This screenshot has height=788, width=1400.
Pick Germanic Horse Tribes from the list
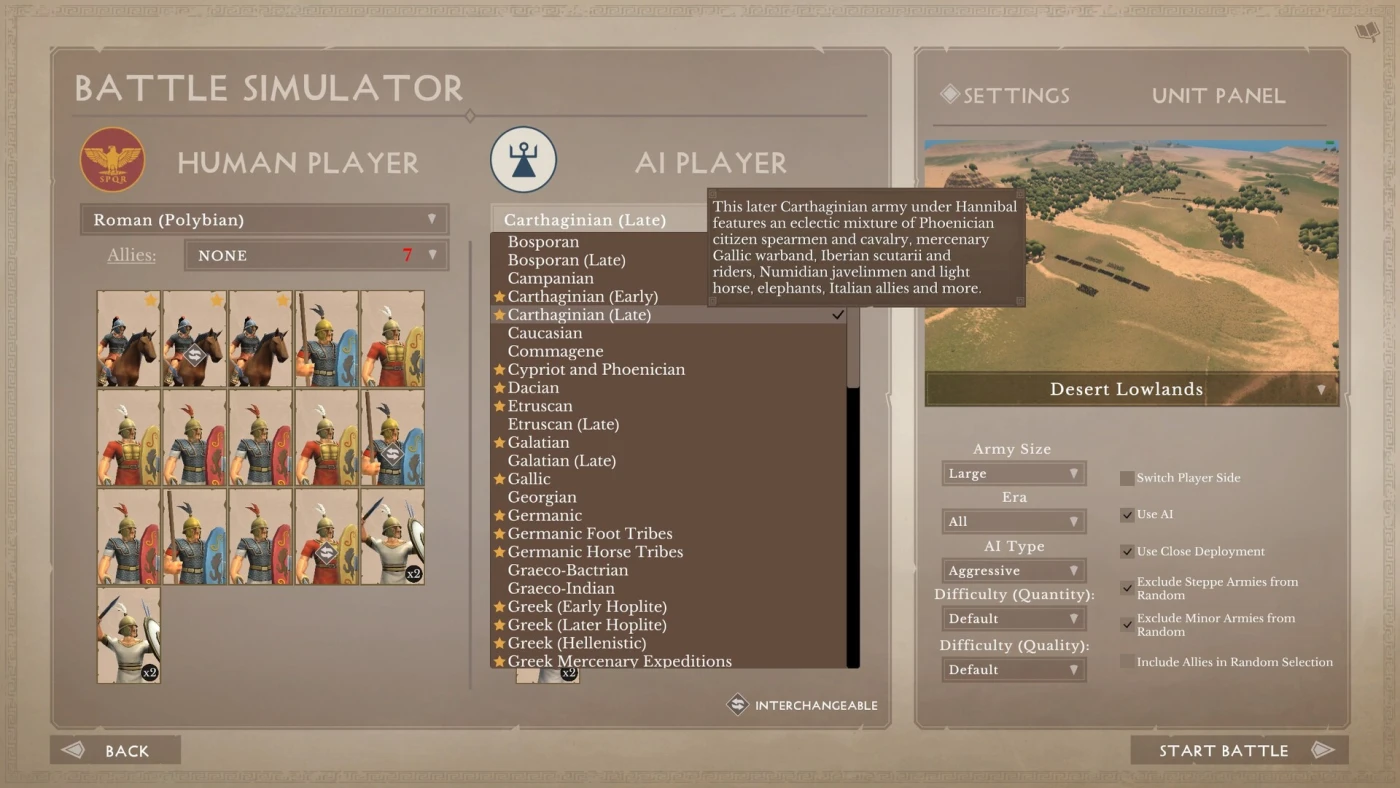595,552
